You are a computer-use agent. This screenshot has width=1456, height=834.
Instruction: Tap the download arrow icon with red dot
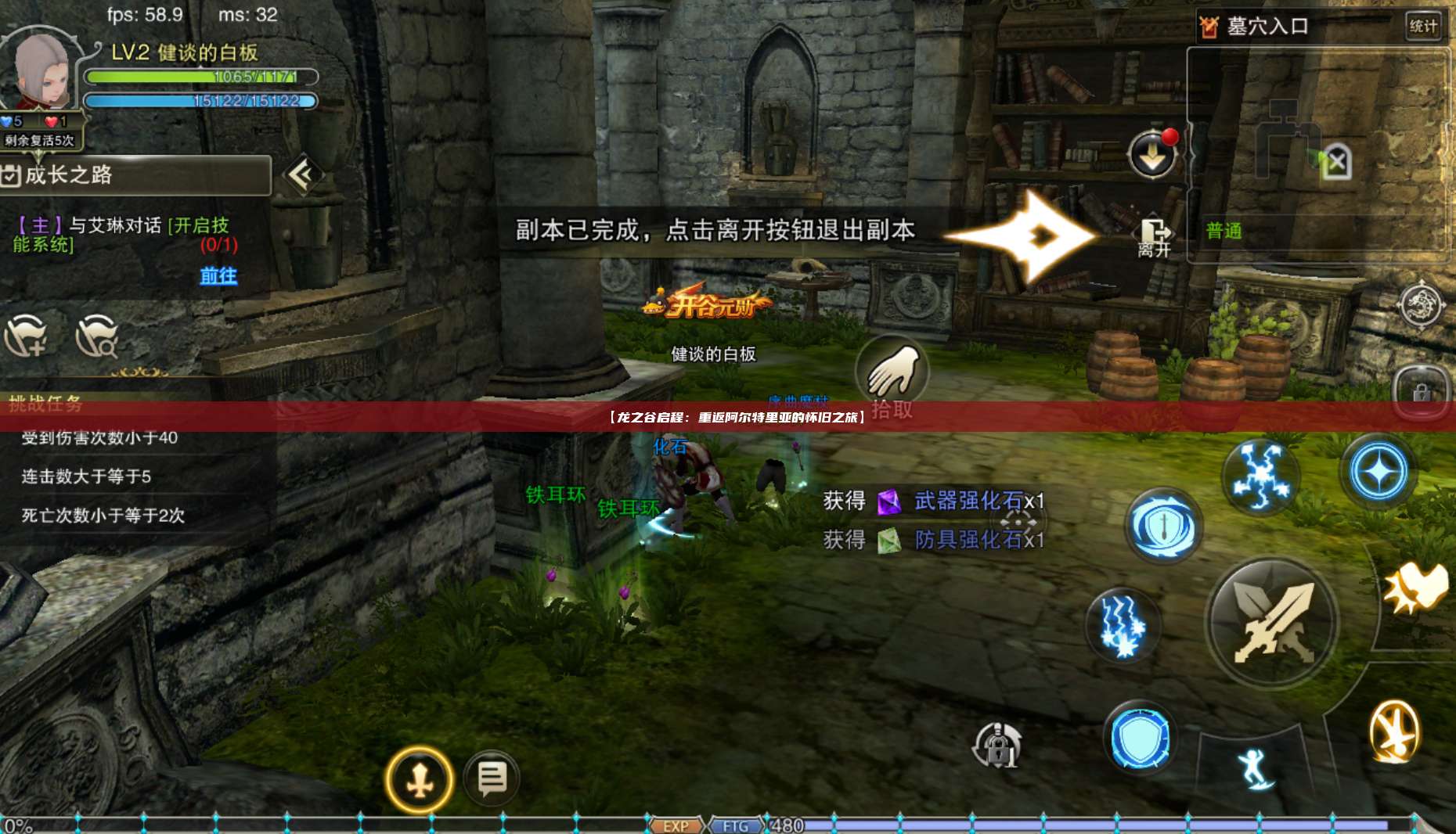(x=1152, y=154)
